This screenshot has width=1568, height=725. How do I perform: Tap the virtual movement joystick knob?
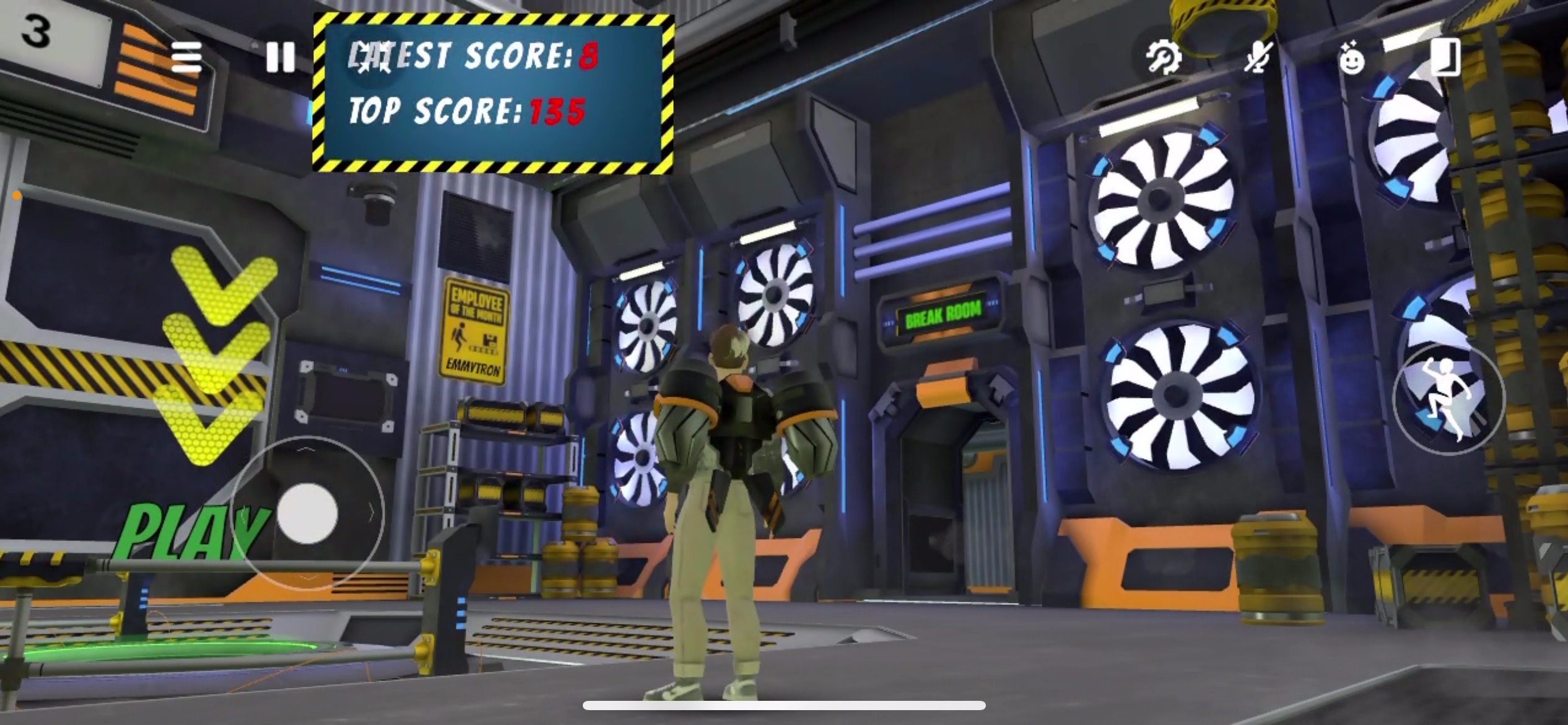(x=307, y=514)
